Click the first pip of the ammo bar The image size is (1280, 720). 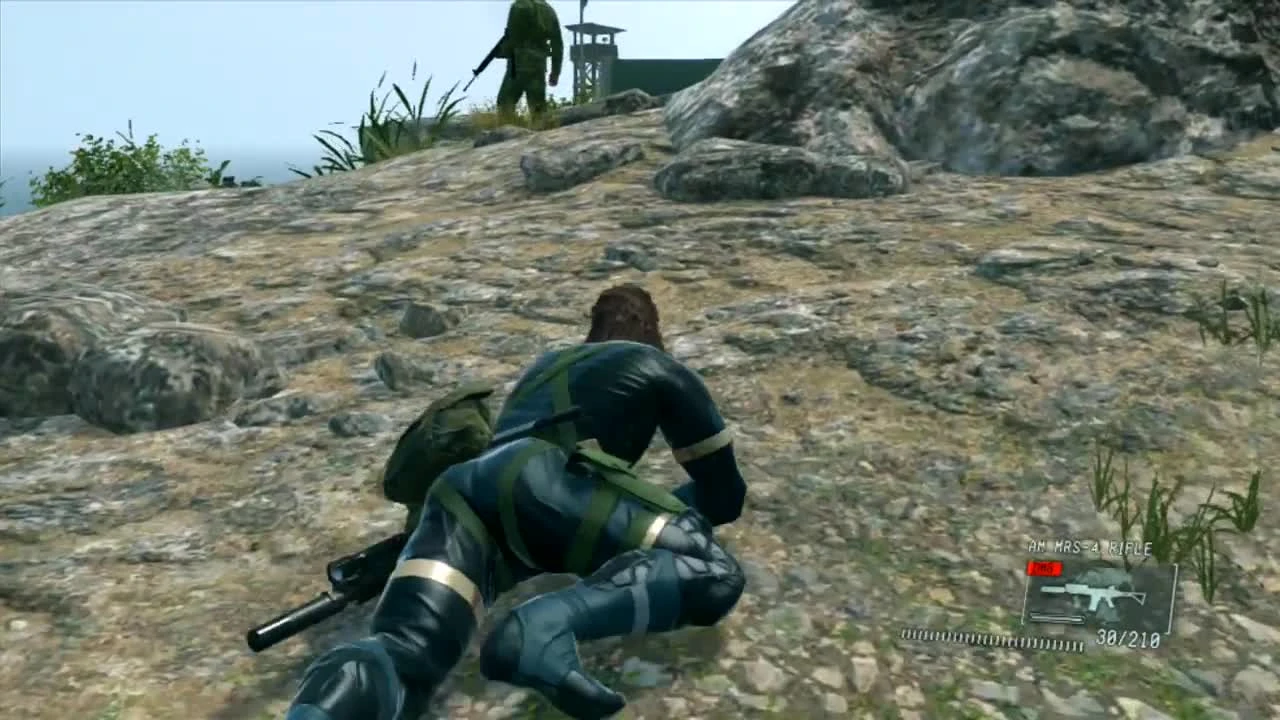point(905,633)
